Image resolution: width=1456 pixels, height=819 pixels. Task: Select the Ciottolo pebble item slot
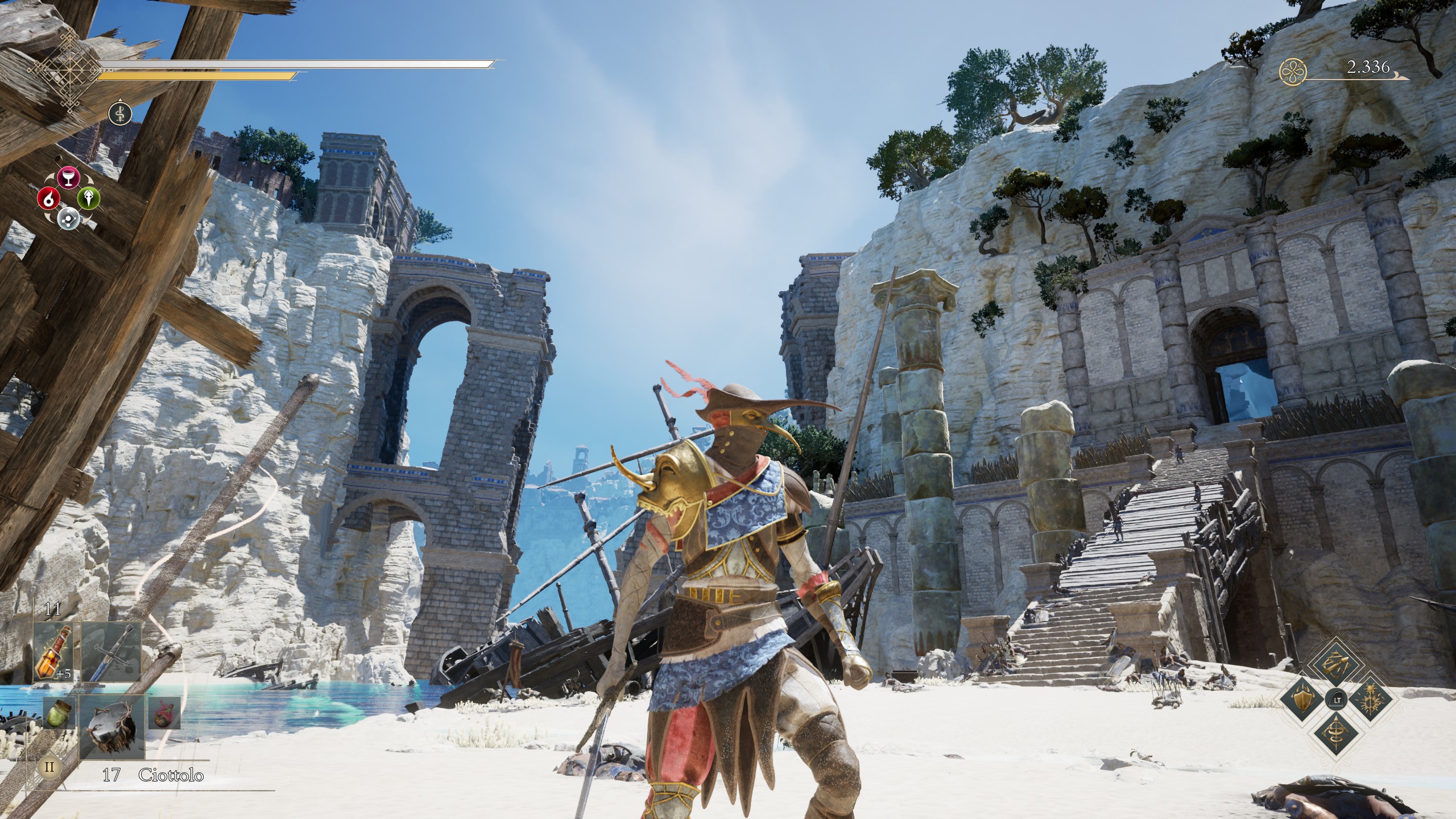pyautogui.click(x=111, y=726)
